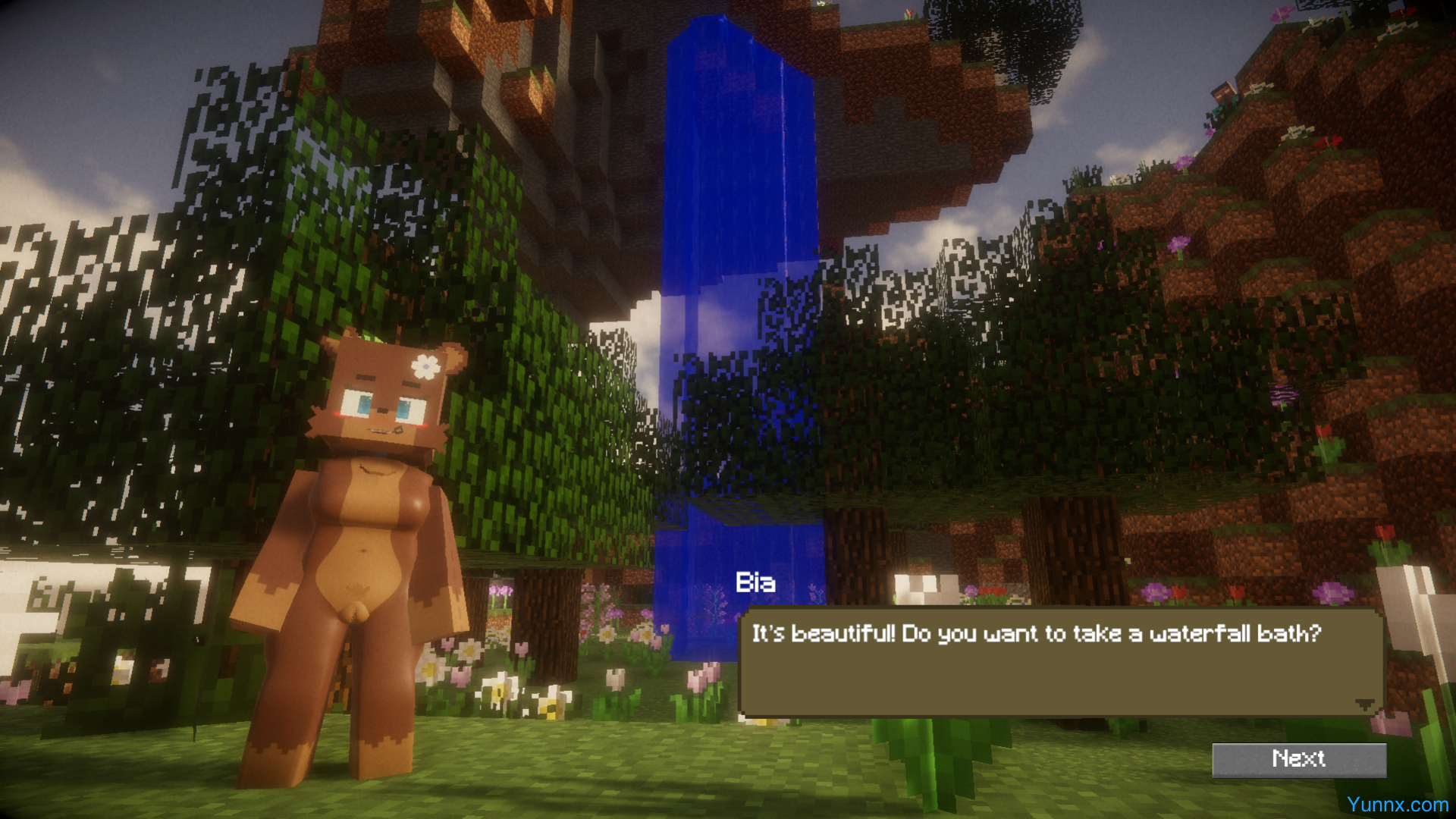The height and width of the screenshot is (819, 1456).
Task: Click the dialogue continue arrow indicator
Action: [x=1364, y=704]
